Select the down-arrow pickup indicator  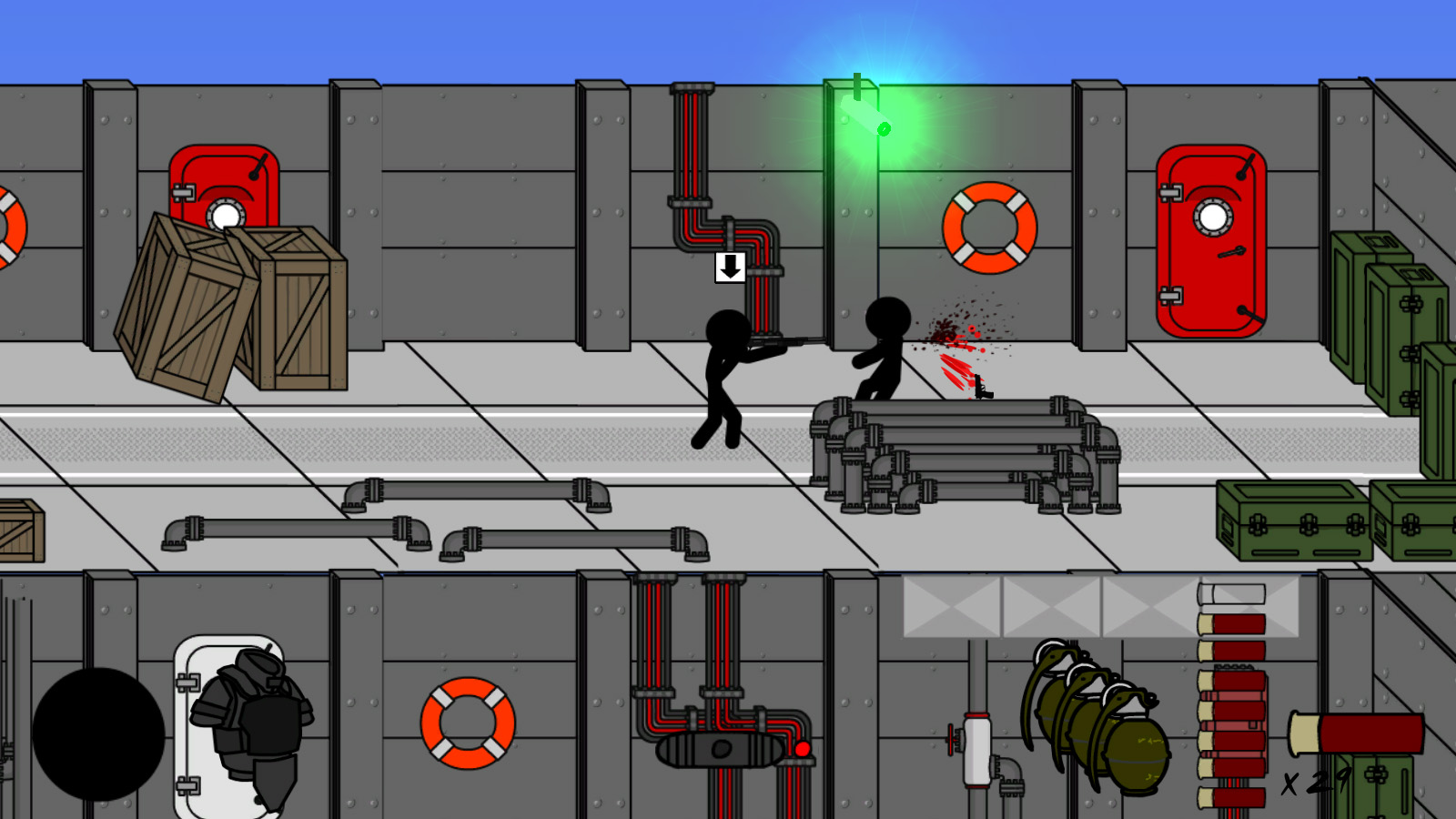click(729, 268)
